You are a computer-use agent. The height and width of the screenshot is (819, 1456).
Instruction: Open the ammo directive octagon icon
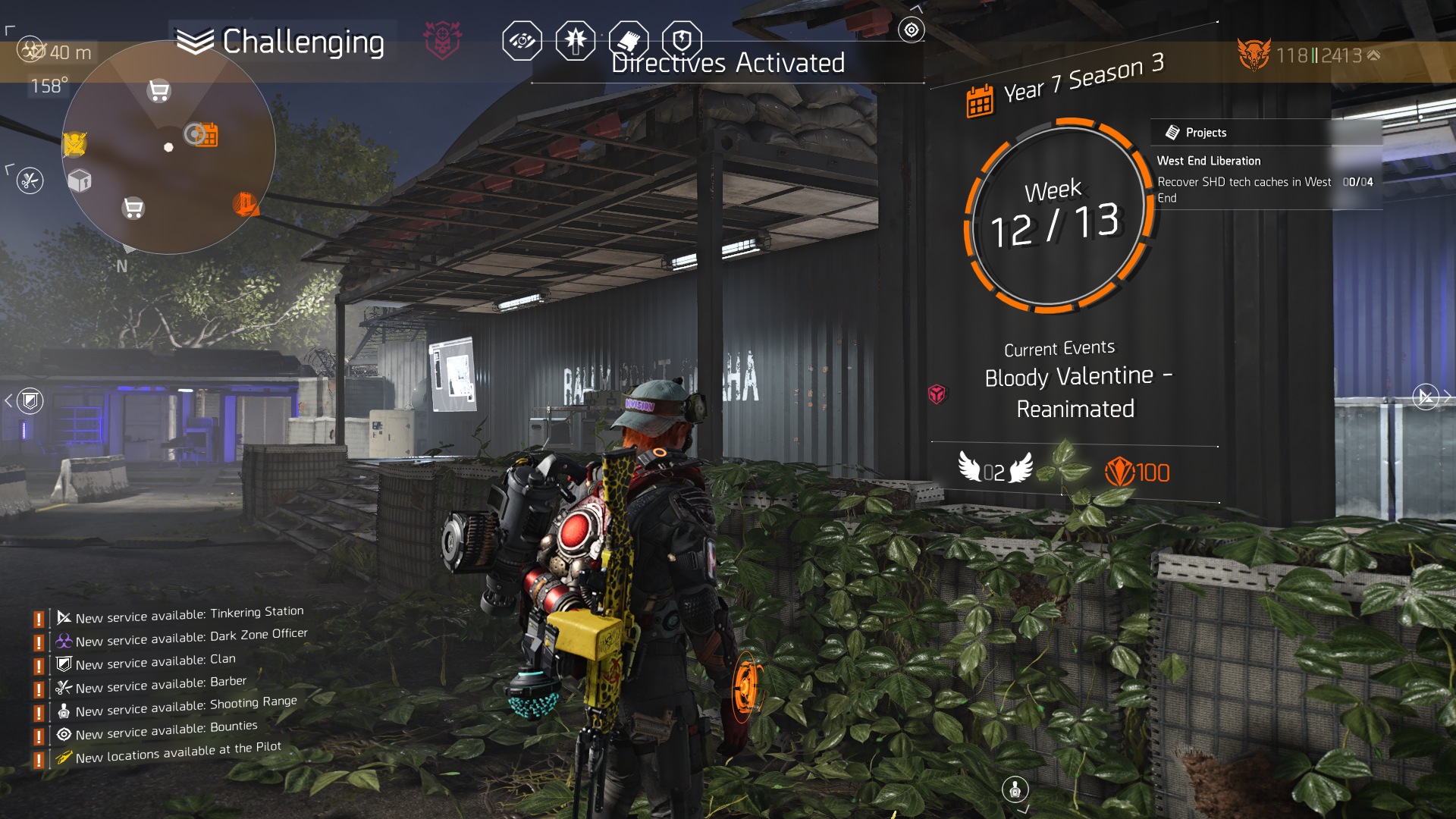click(575, 40)
